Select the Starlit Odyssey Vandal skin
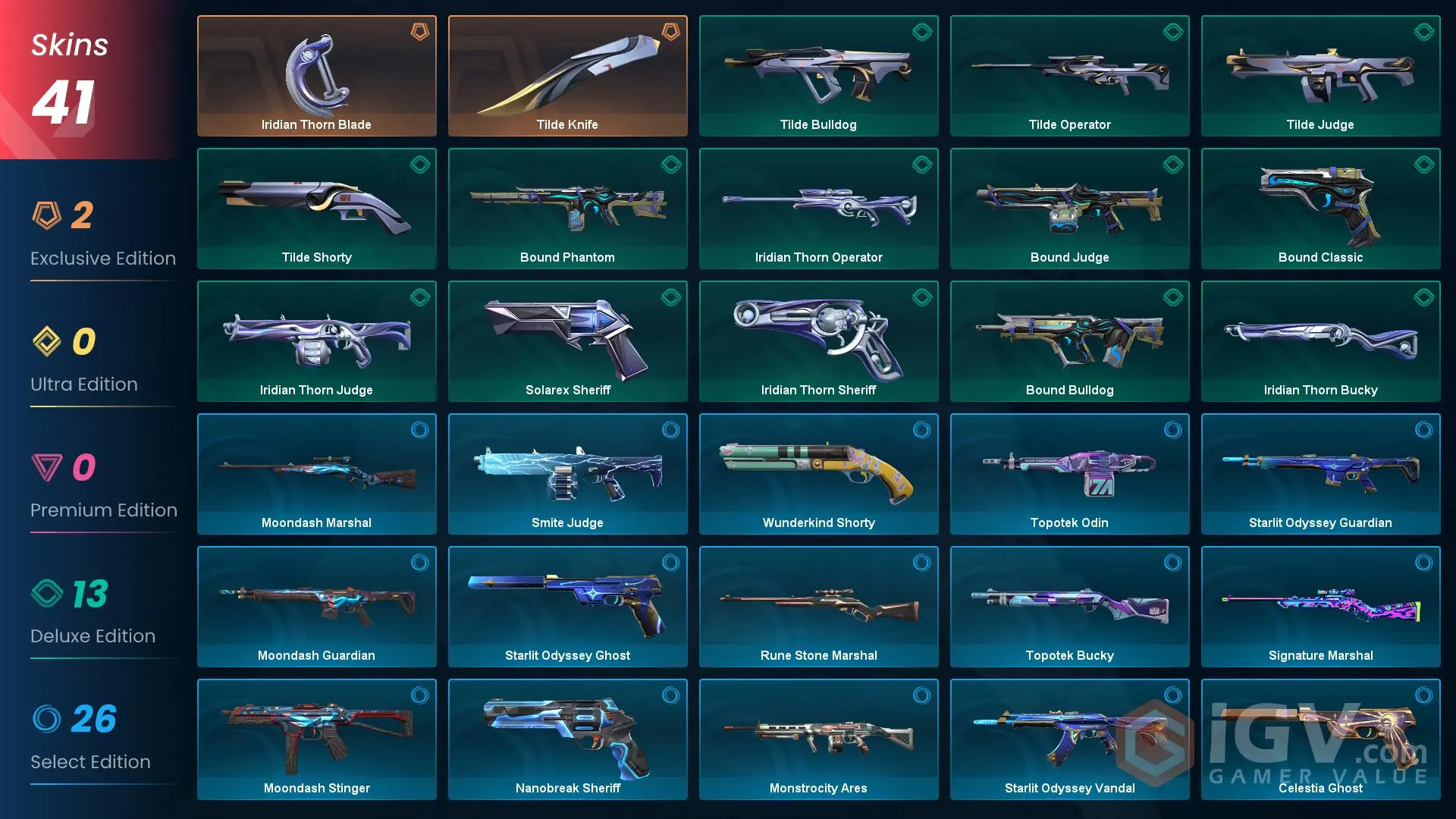The image size is (1456, 819). [x=1069, y=739]
